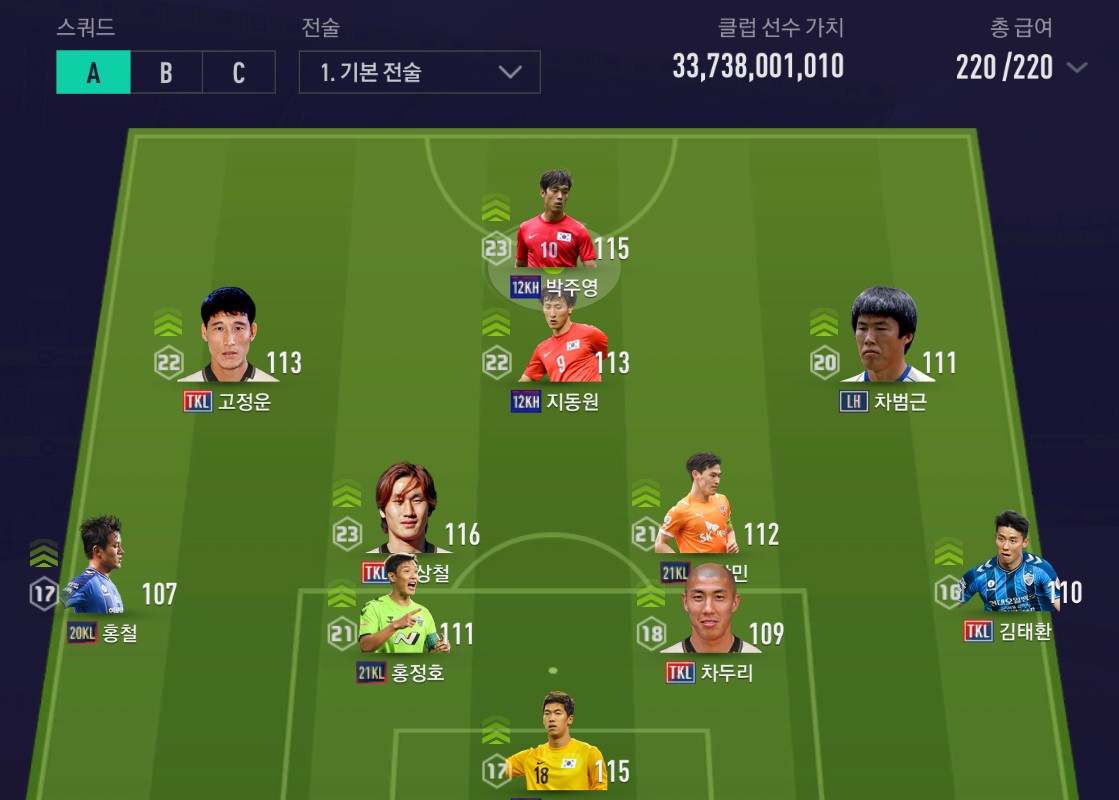
Task: Open the 기본 전술 tactics dropdown
Action: (x=419, y=72)
